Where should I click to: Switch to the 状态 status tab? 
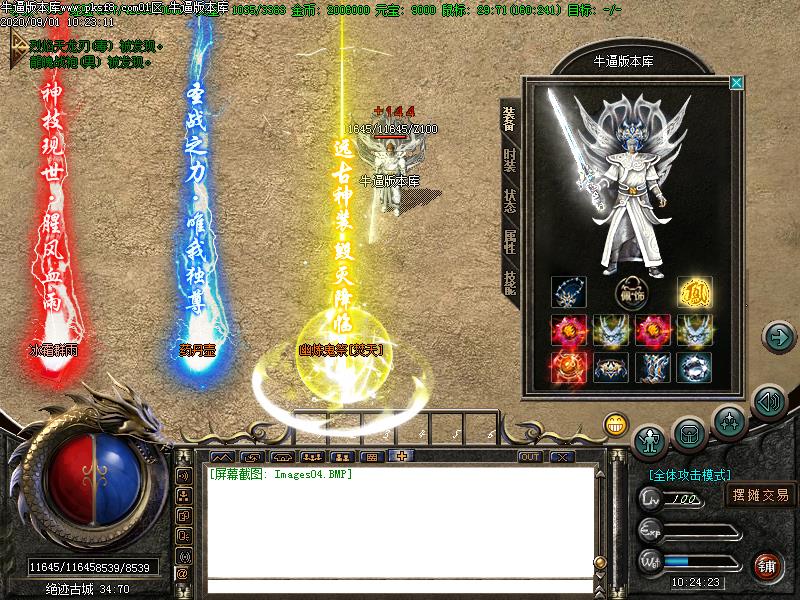(510, 202)
